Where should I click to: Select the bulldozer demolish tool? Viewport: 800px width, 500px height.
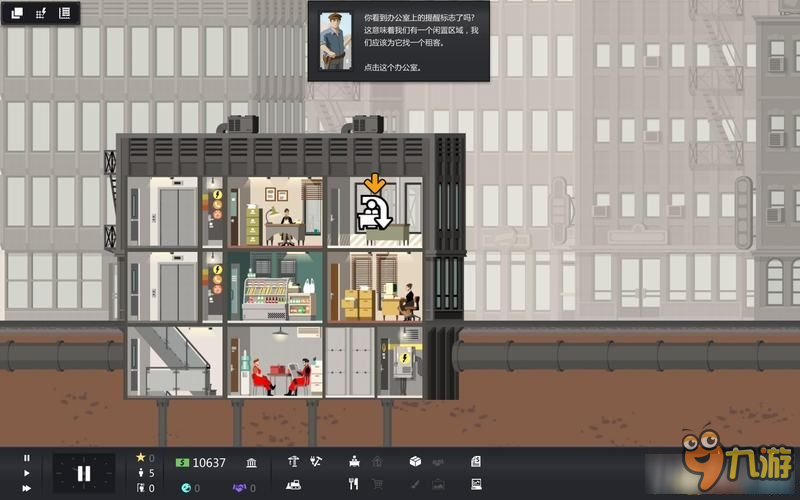(293, 485)
